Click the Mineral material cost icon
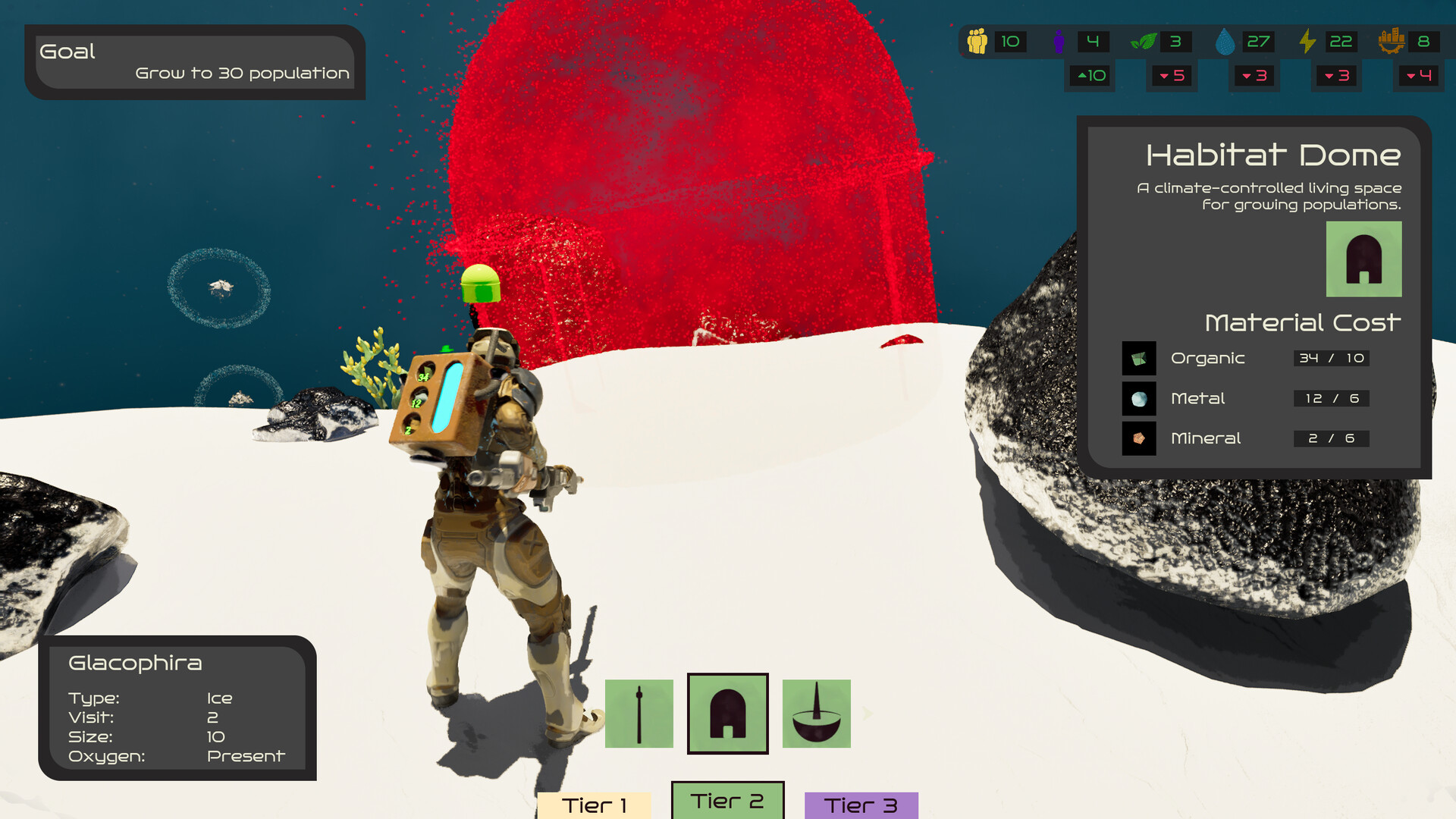1456x819 pixels. point(1139,438)
